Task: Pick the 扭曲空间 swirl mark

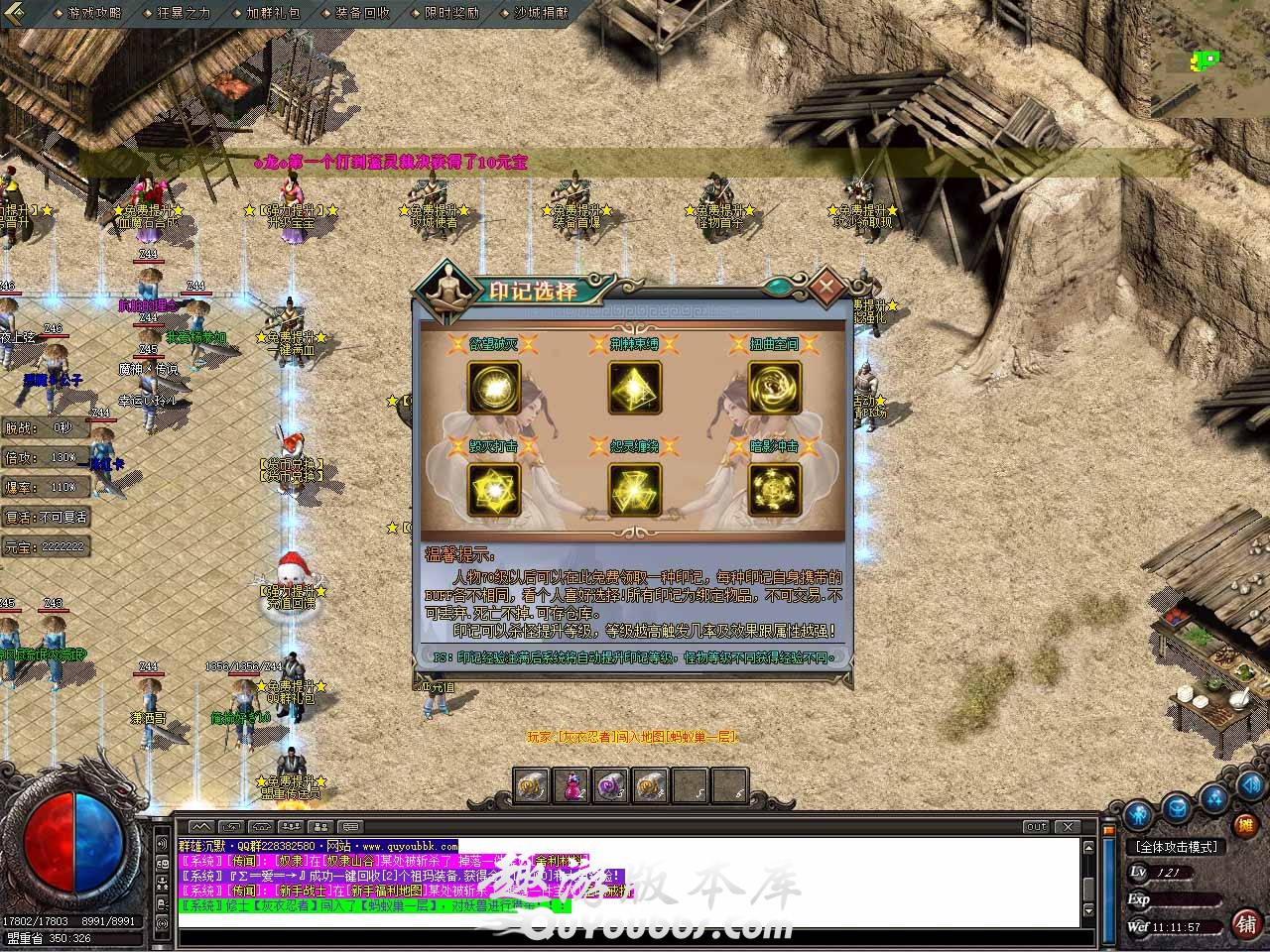Action: (x=775, y=387)
